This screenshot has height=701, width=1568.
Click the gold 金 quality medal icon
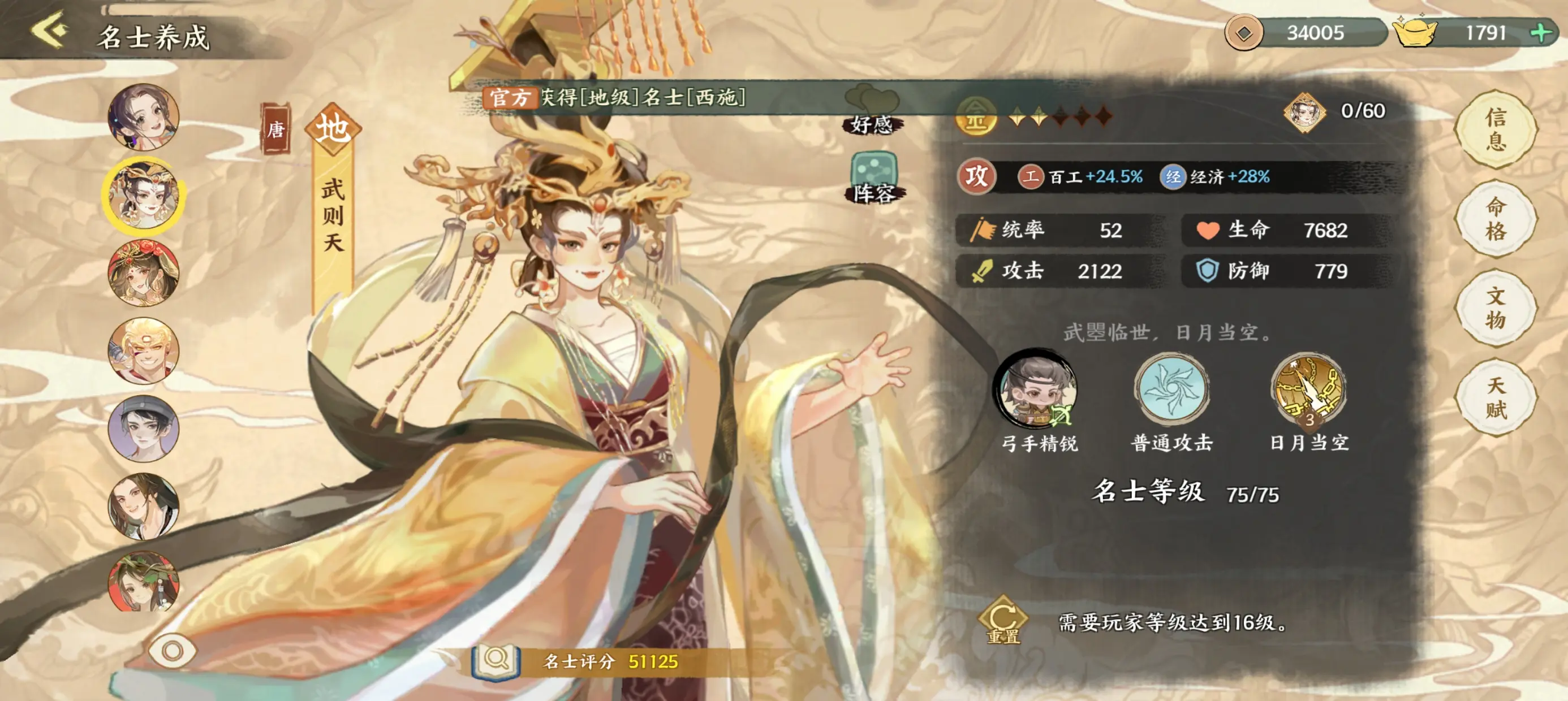click(x=976, y=116)
